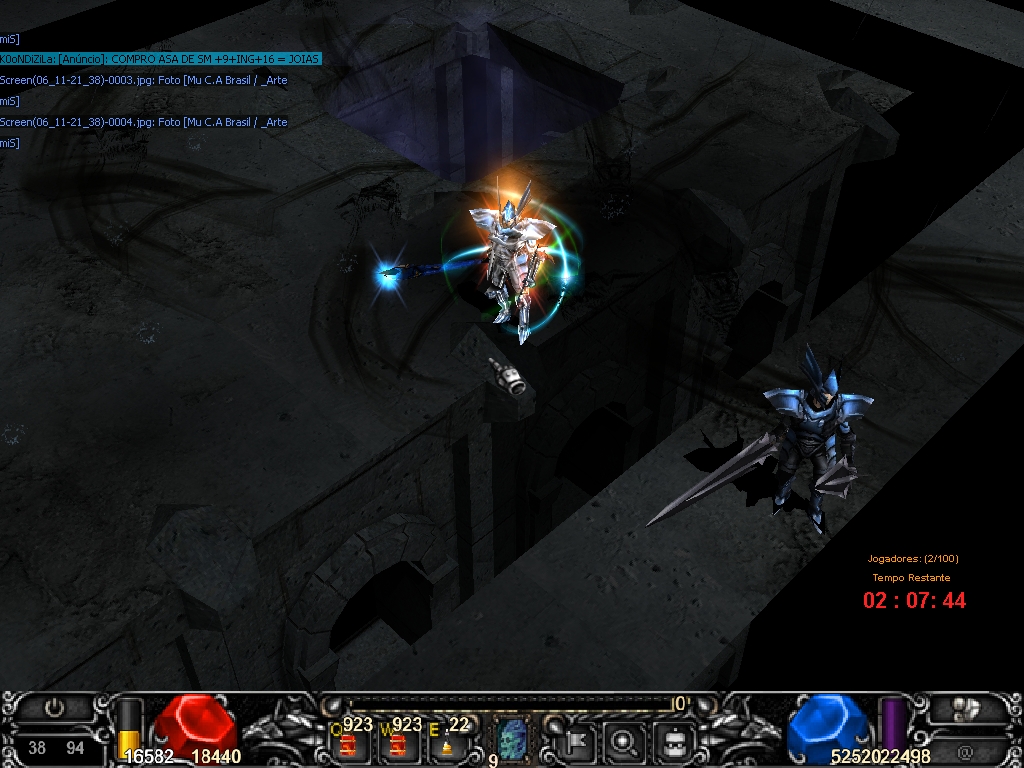Viewport: 1024px width, 768px height.
Task: Click the magnifying glass button
Action: 626,742
